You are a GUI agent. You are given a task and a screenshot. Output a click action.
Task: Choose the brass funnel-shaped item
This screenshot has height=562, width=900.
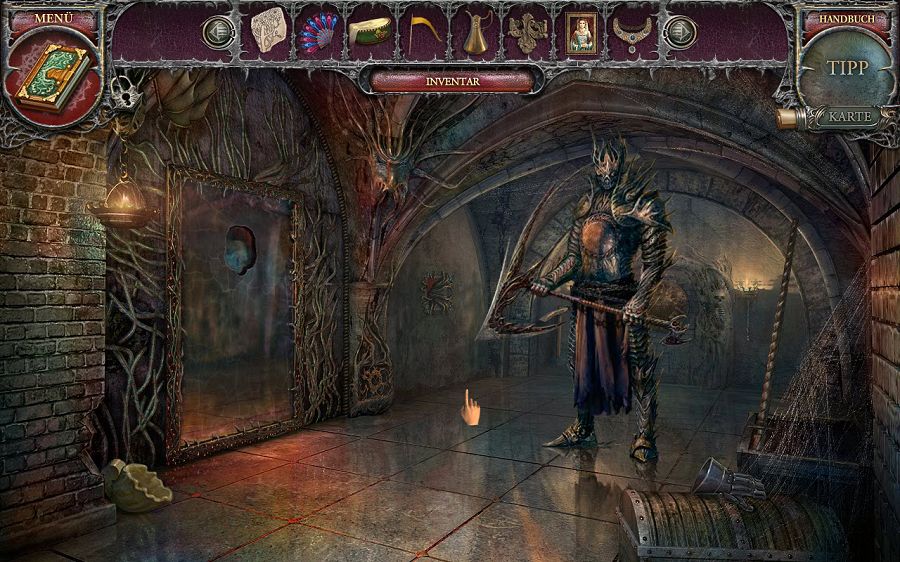pyautogui.click(x=475, y=32)
